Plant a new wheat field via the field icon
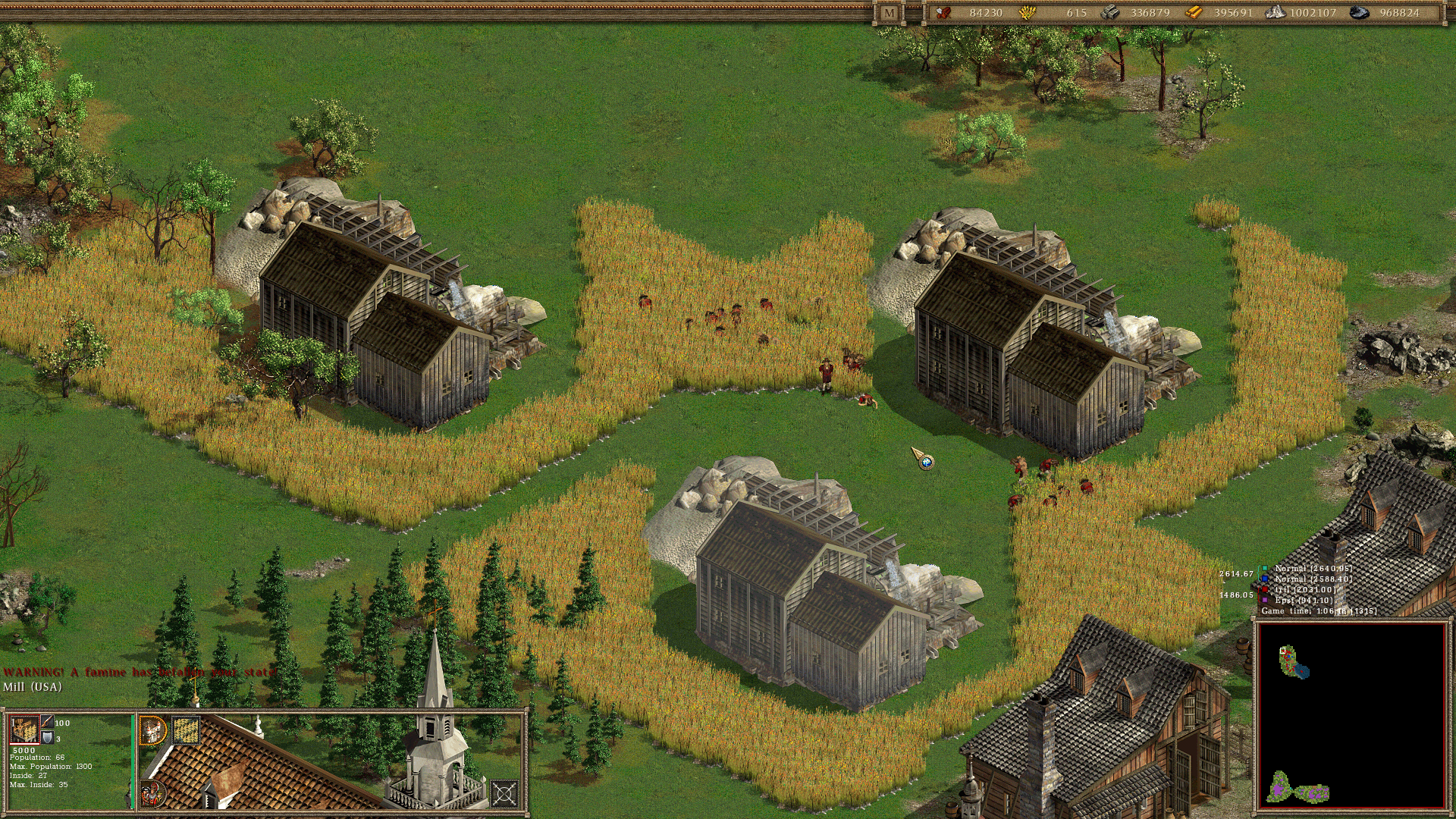This screenshot has width=1456, height=819. point(186,730)
